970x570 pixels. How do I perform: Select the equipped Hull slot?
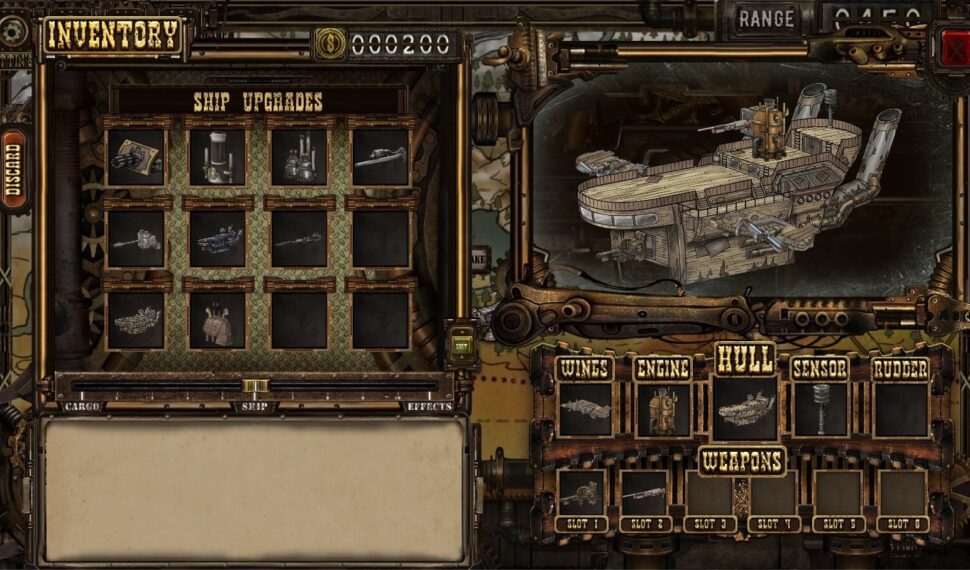tap(745, 408)
